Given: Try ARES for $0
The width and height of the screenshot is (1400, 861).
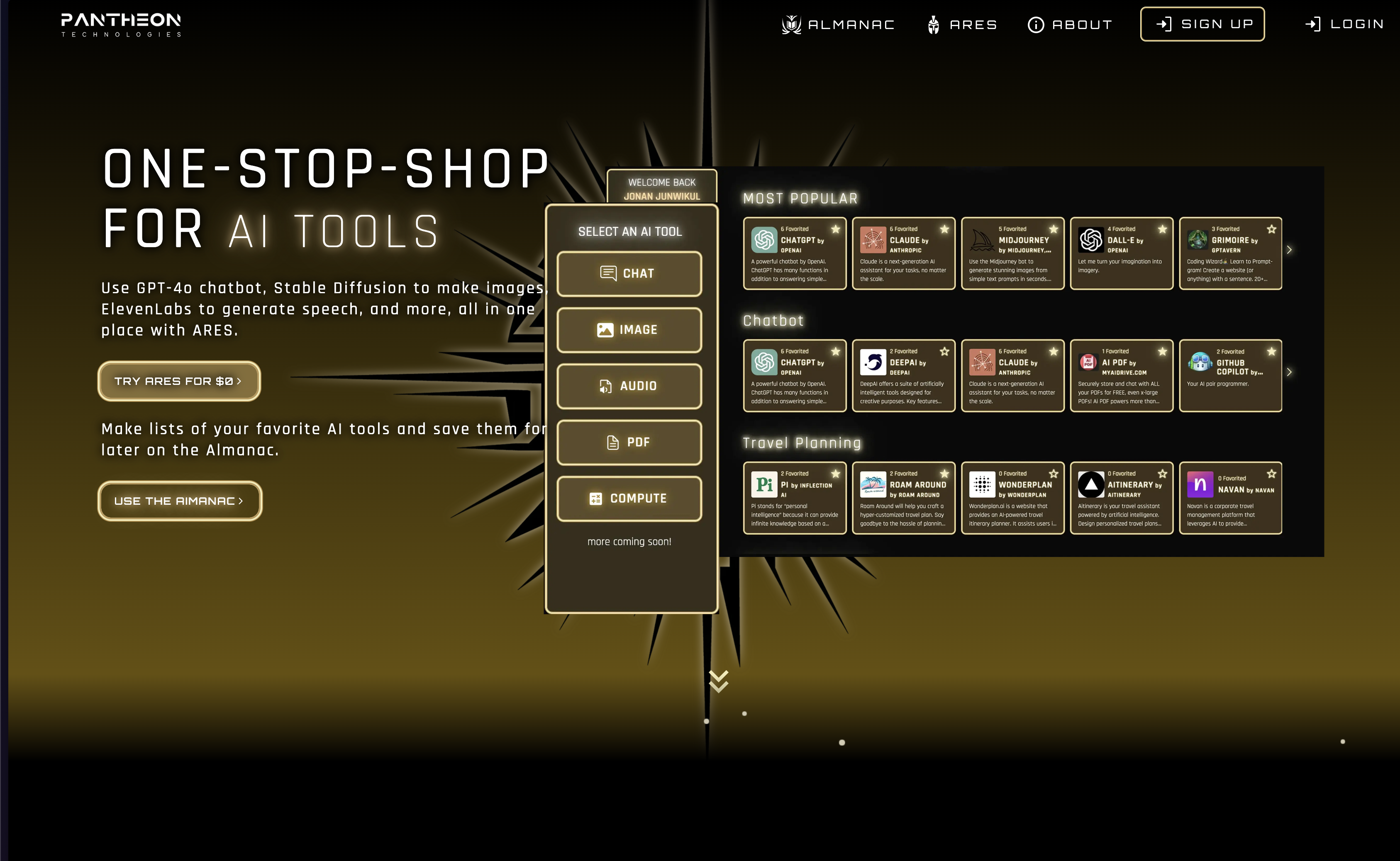Looking at the screenshot, I should [x=179, y=381].
